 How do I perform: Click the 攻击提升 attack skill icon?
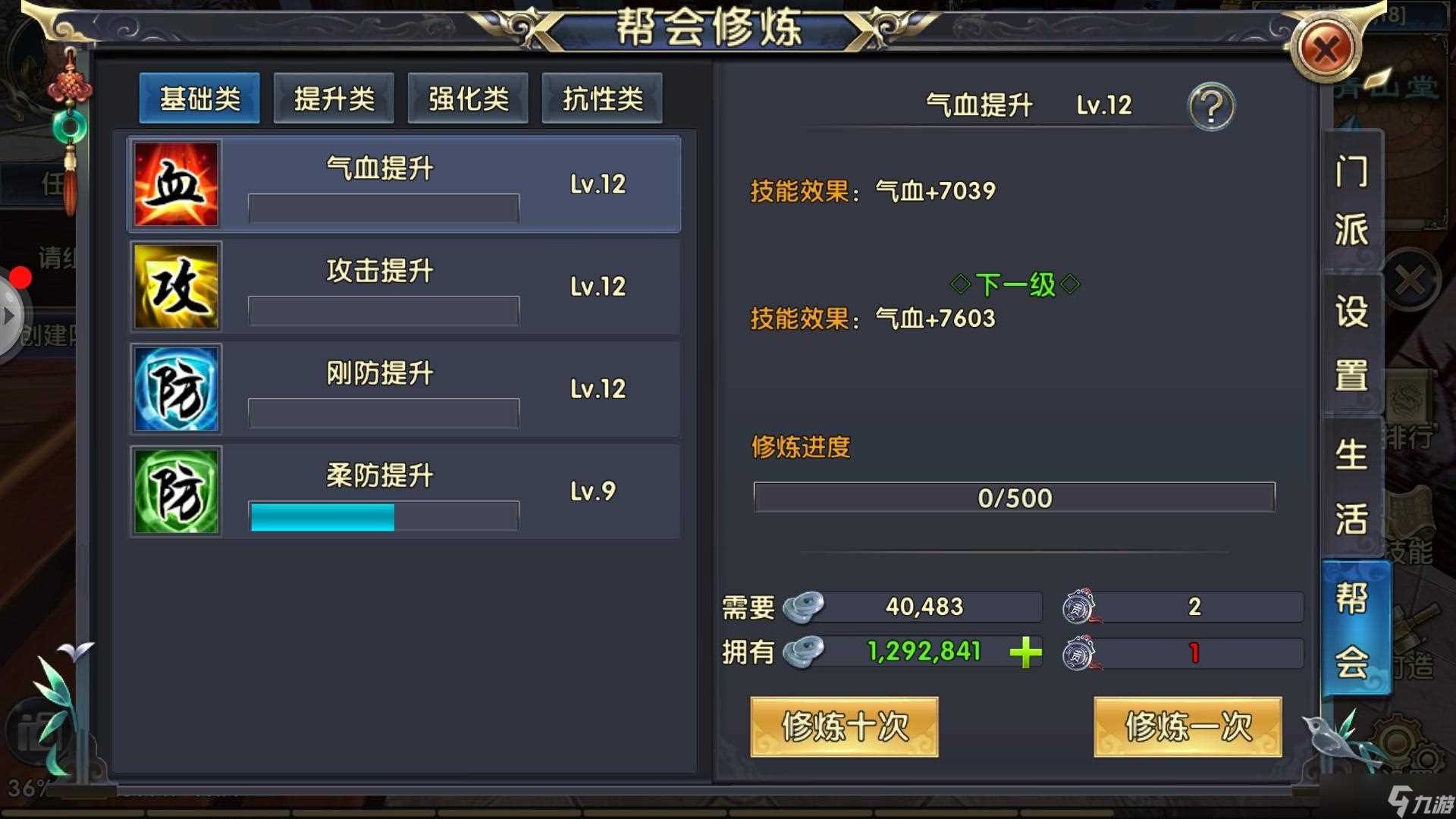[x=176, y=286]
